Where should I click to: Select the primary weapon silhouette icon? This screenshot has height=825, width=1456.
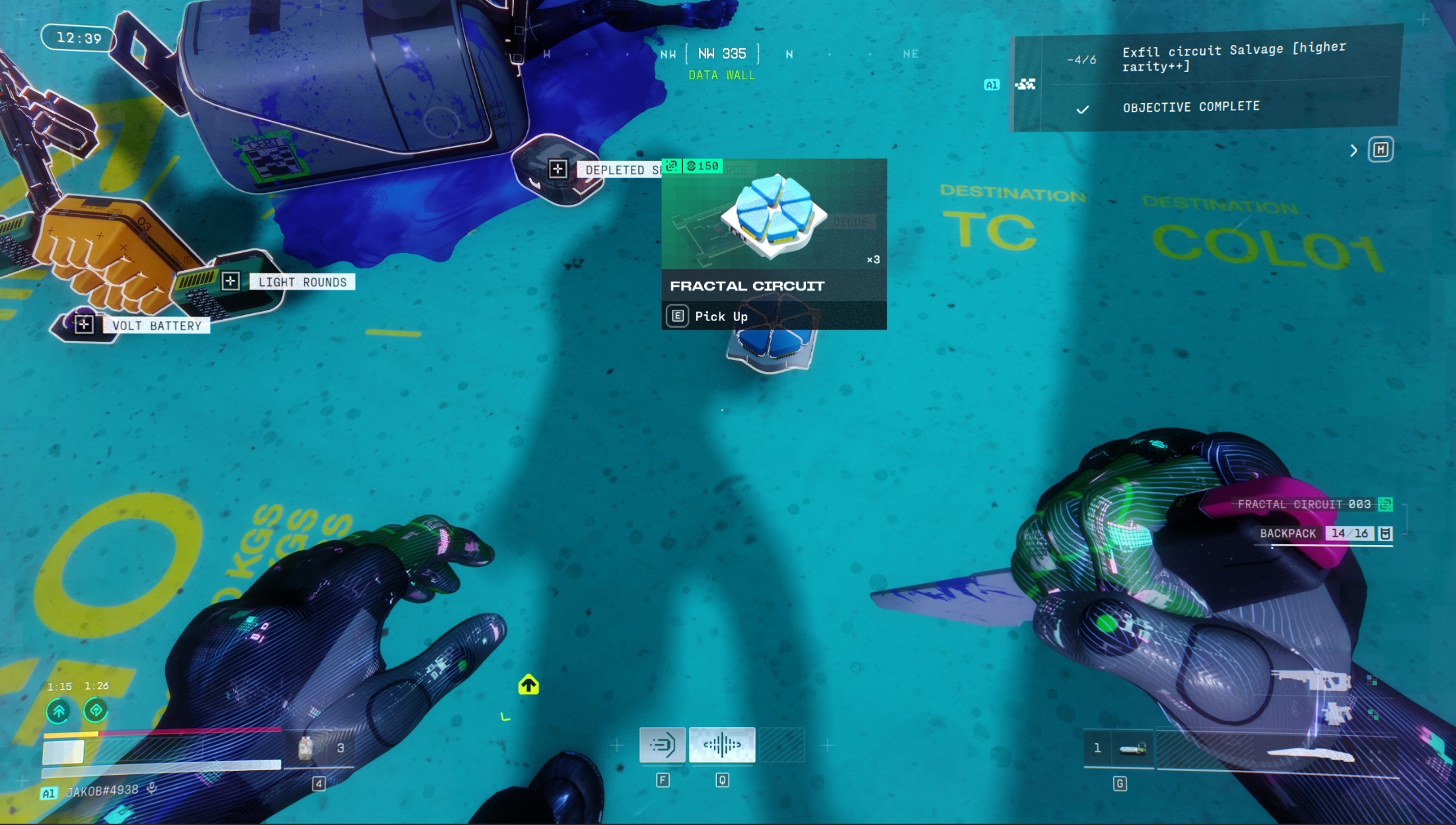[x=1311, y=680]
